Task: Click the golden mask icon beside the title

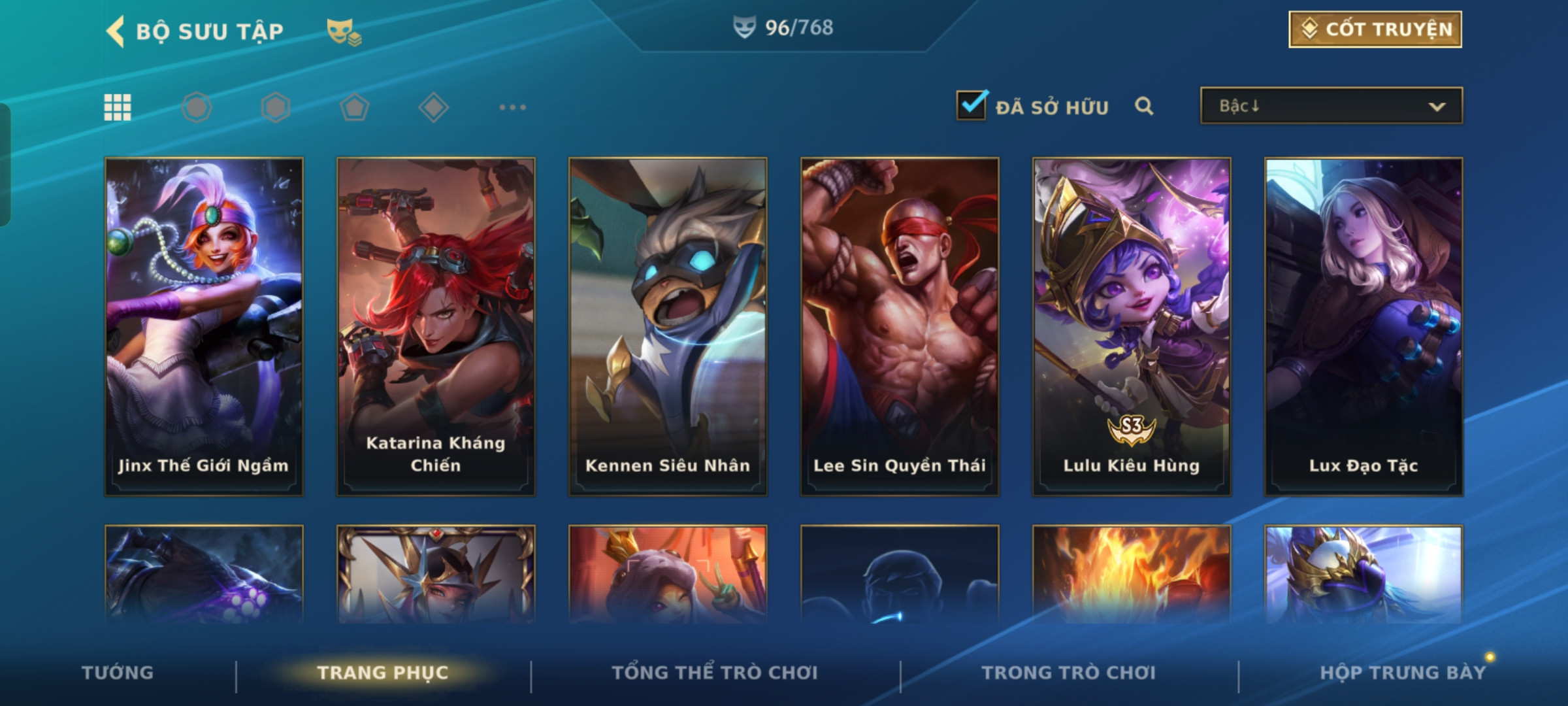Action: (344, 31)
